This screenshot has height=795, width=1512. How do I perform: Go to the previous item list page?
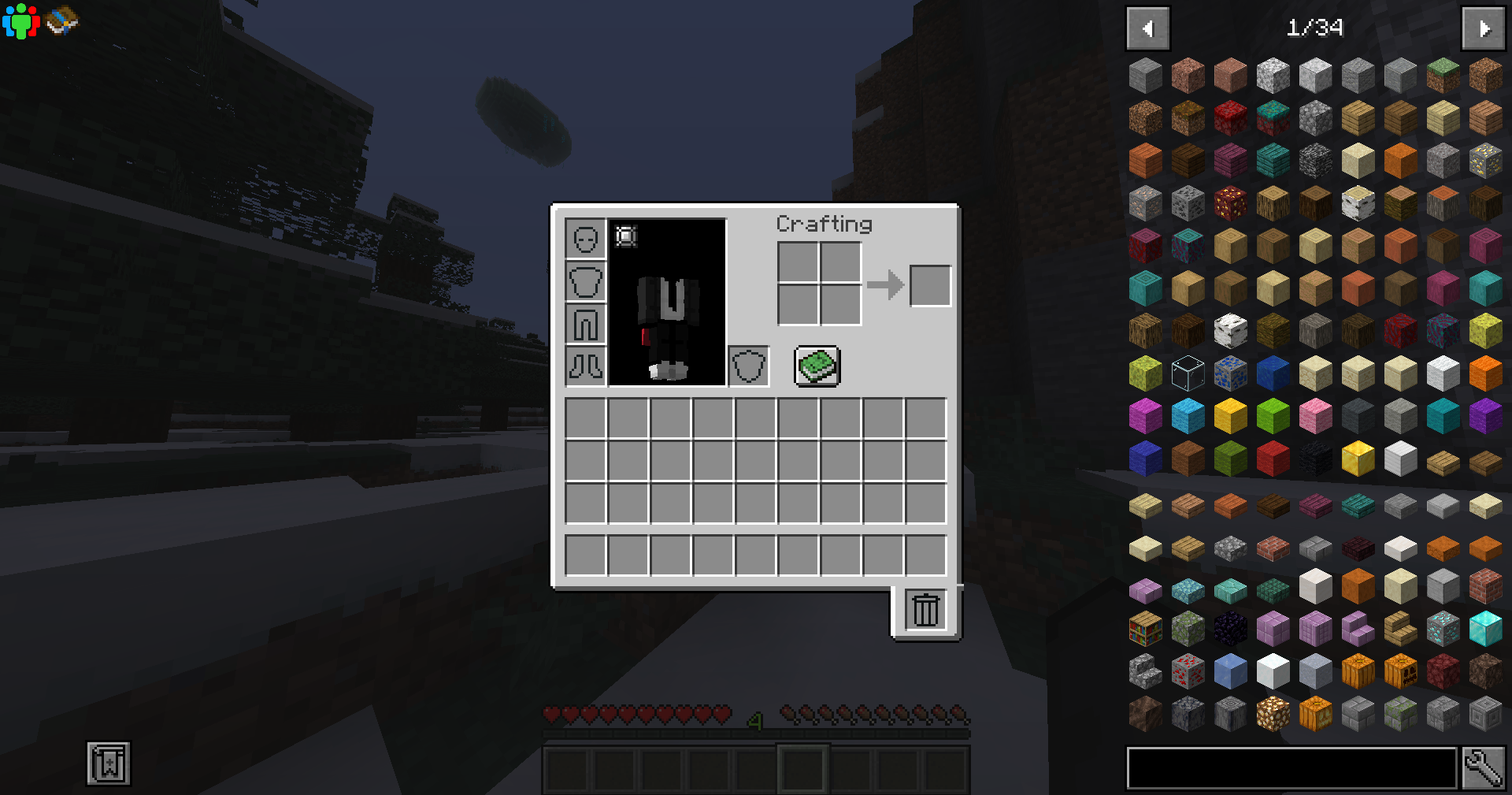(x=1147, y=28)
